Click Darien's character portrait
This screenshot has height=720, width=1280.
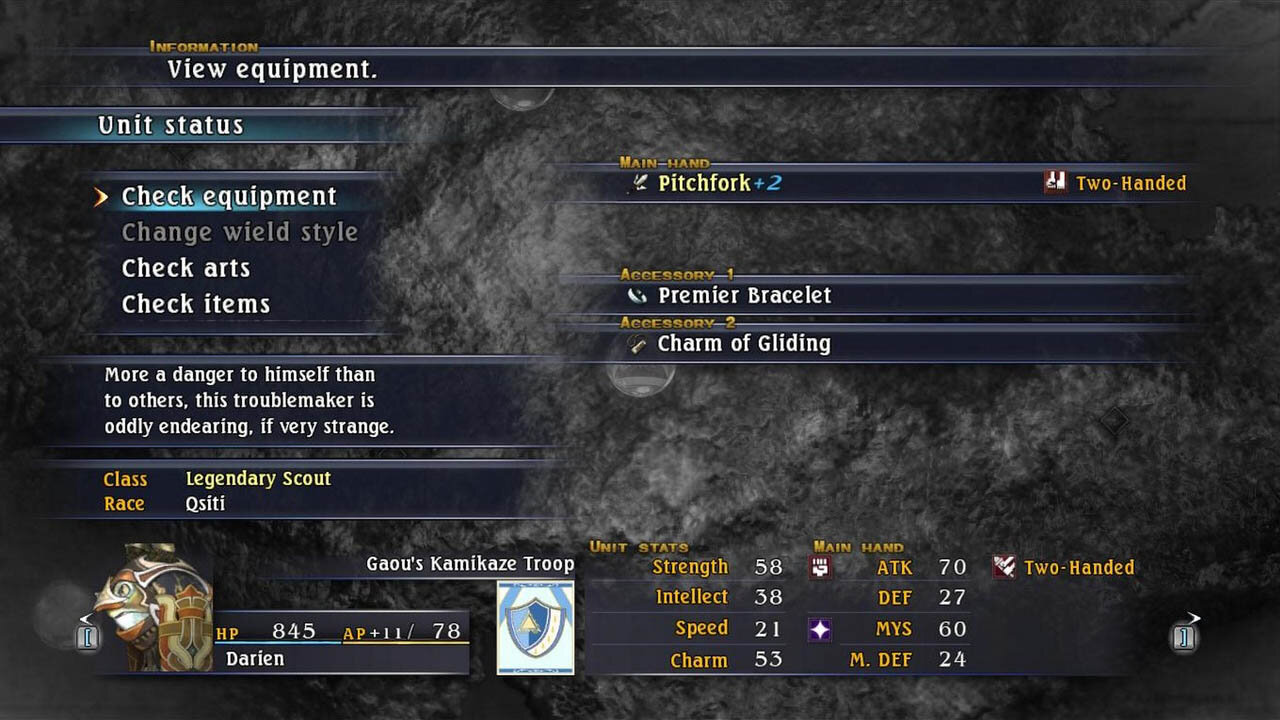pos(153,607)
